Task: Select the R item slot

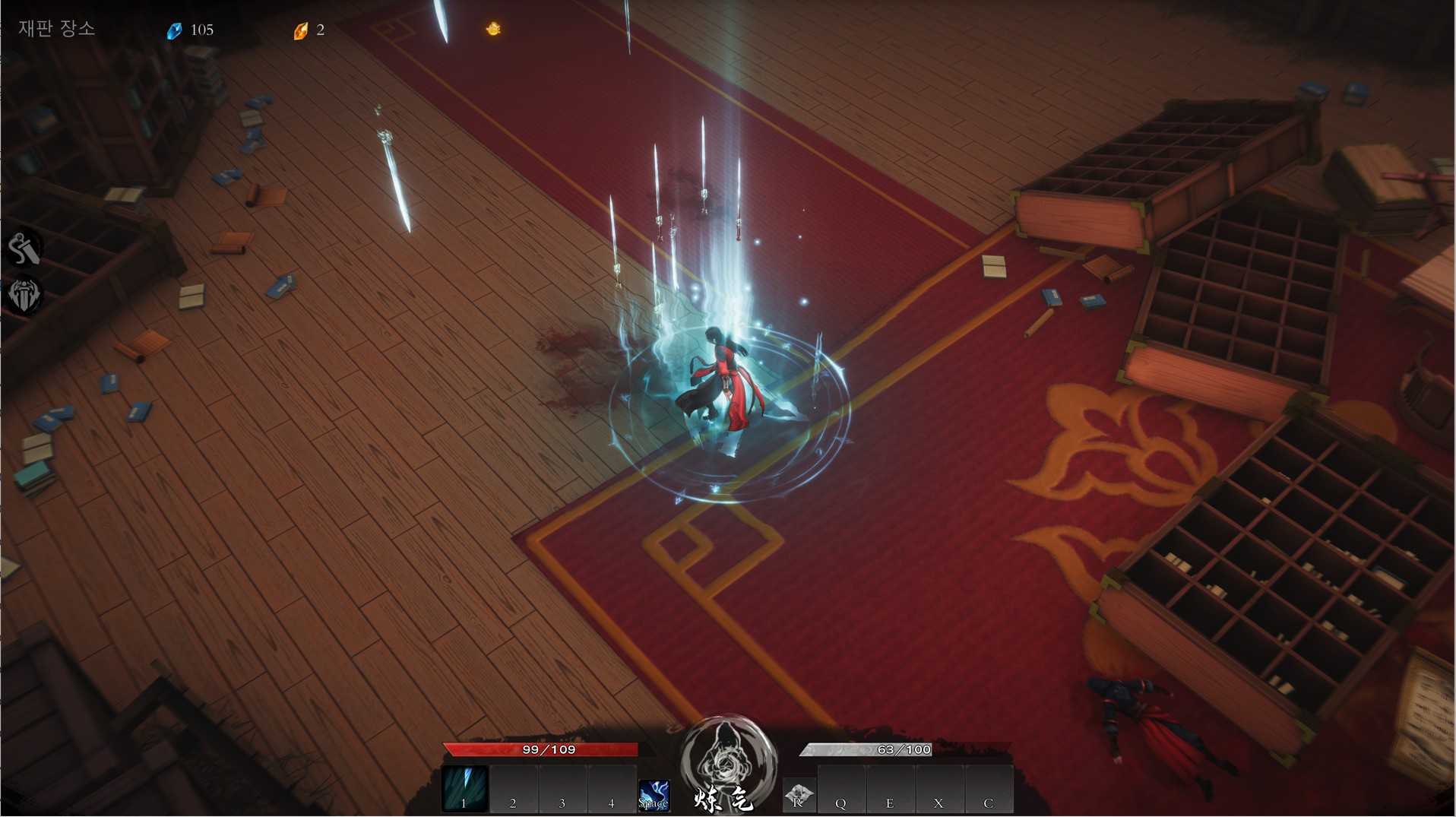Action: pos(799,795)
